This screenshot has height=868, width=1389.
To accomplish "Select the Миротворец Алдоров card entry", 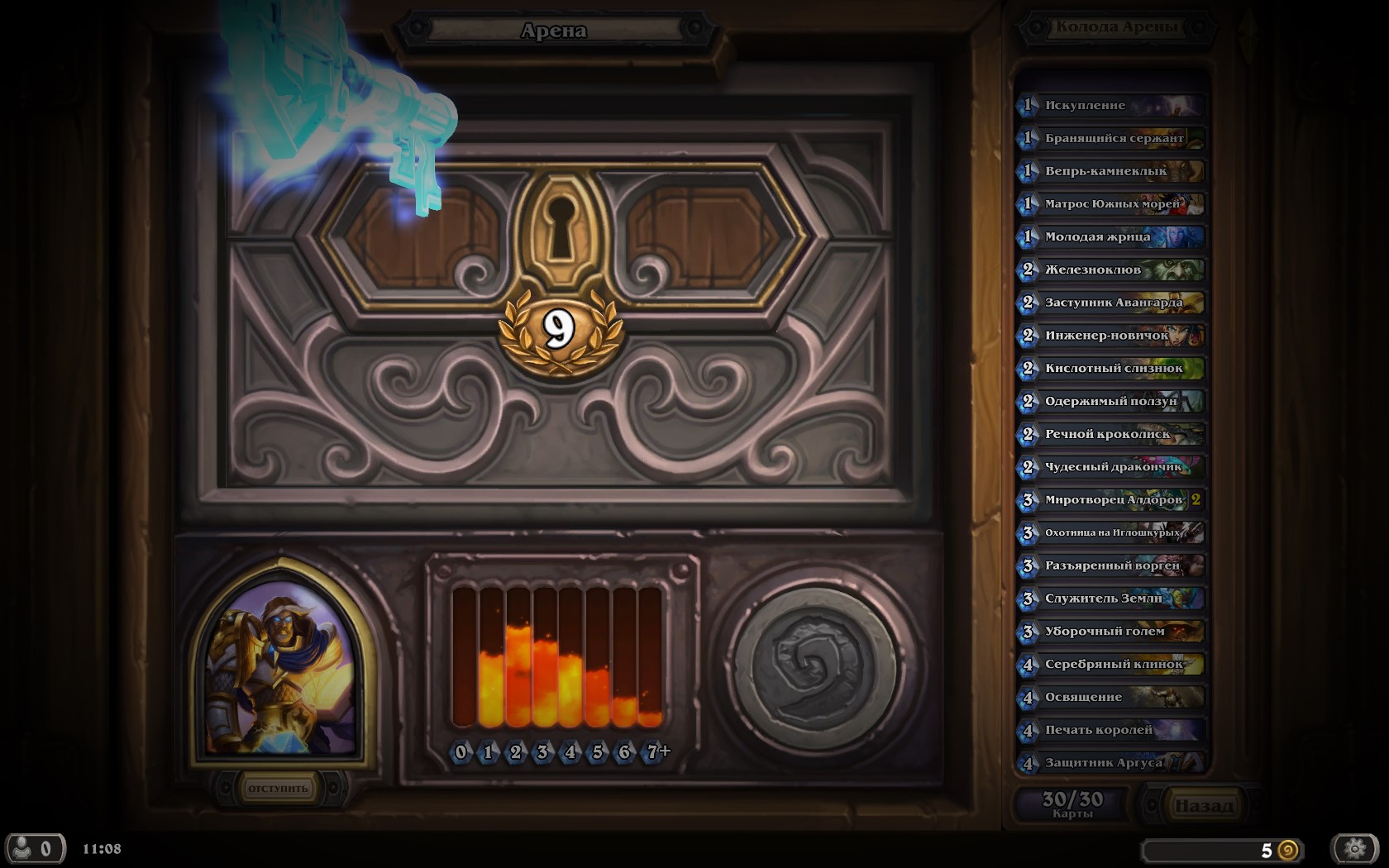I will coord(1110,500).
